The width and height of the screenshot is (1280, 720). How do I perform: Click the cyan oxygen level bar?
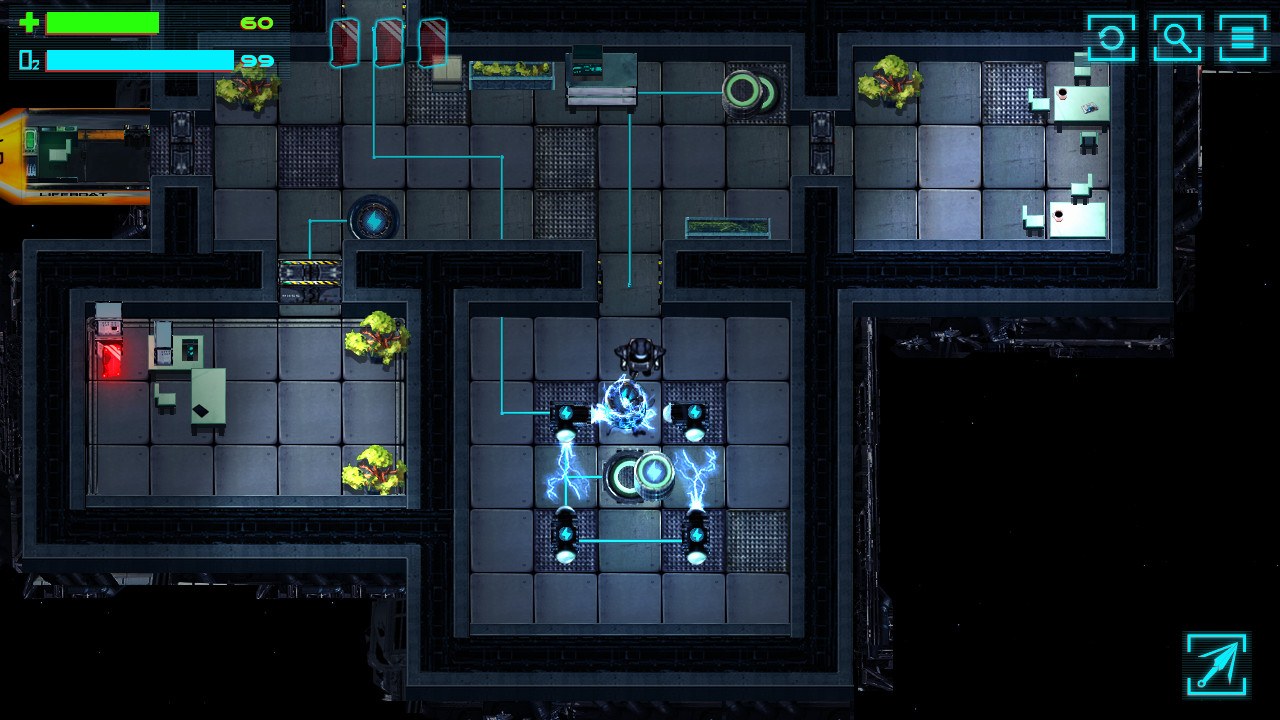pyautogui.click(x=140, y=62)
